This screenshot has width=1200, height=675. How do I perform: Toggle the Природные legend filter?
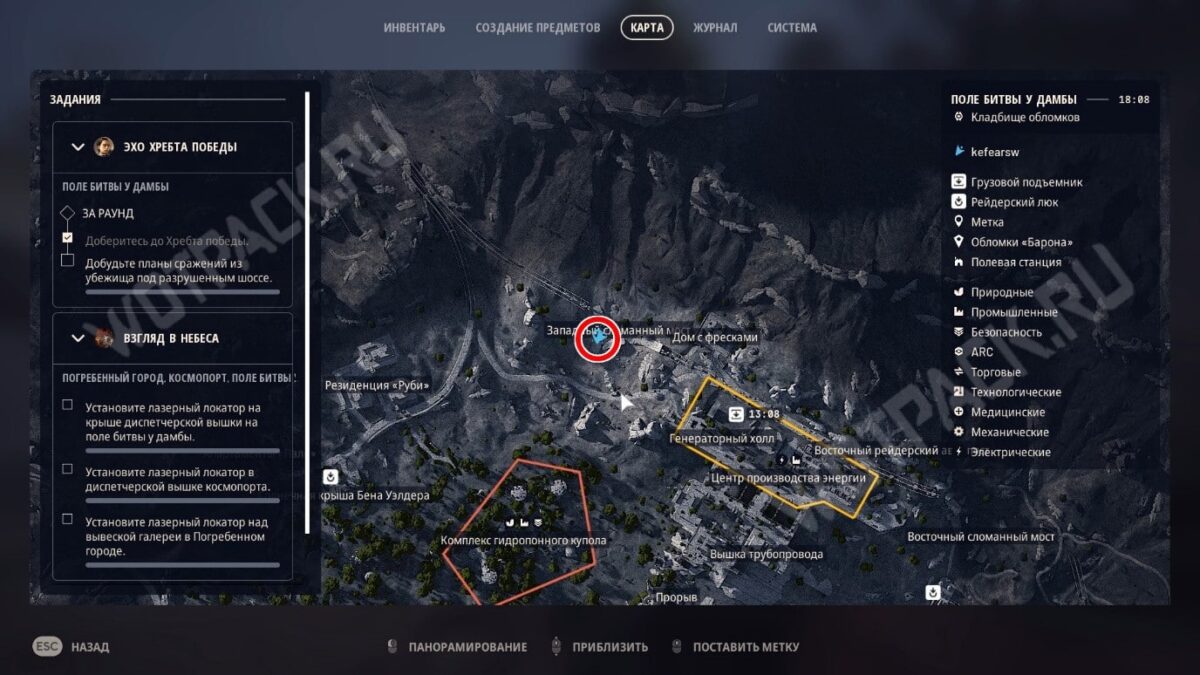[x=1001, y=292]
